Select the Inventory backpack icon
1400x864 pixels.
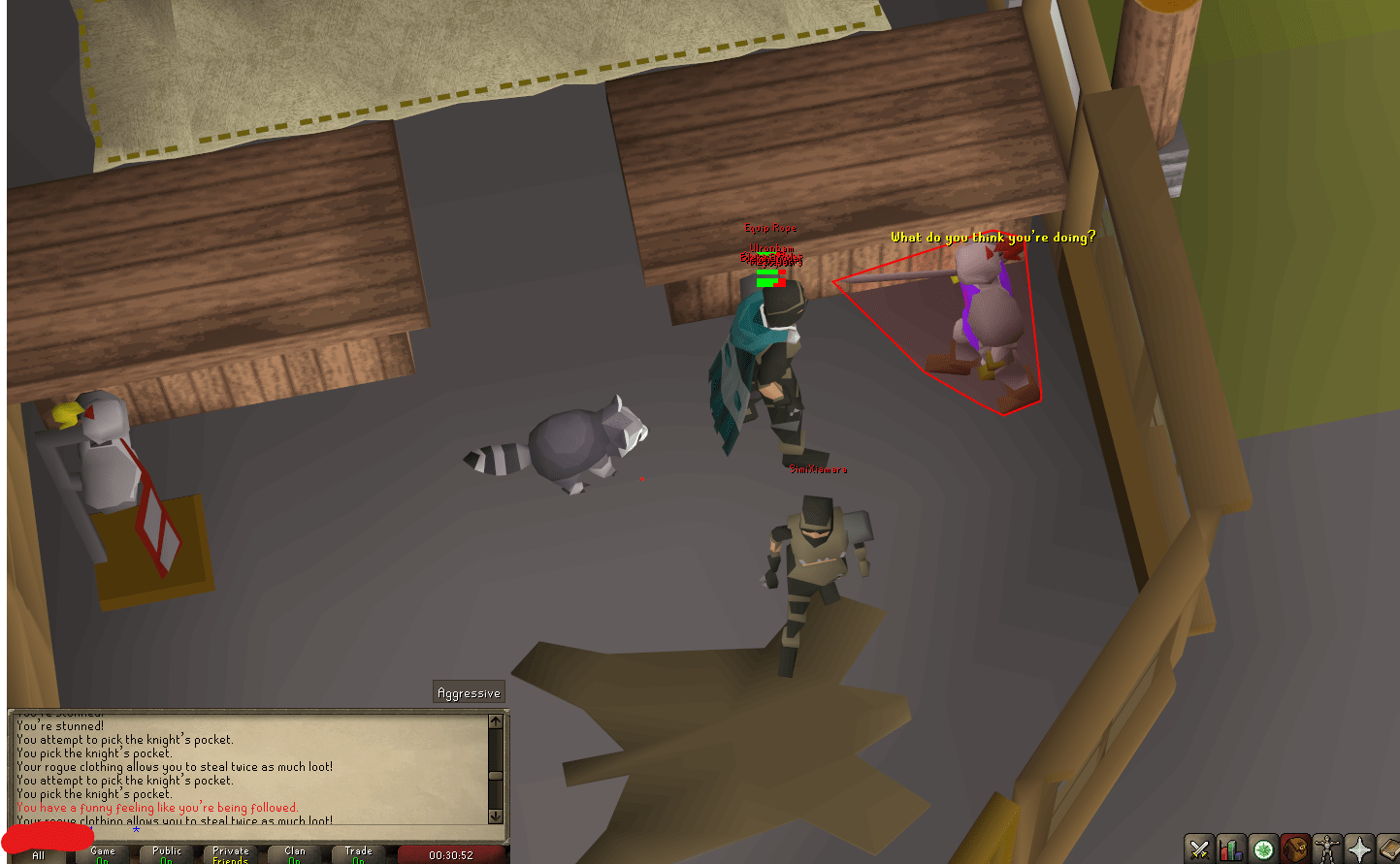pos(1295,850)
